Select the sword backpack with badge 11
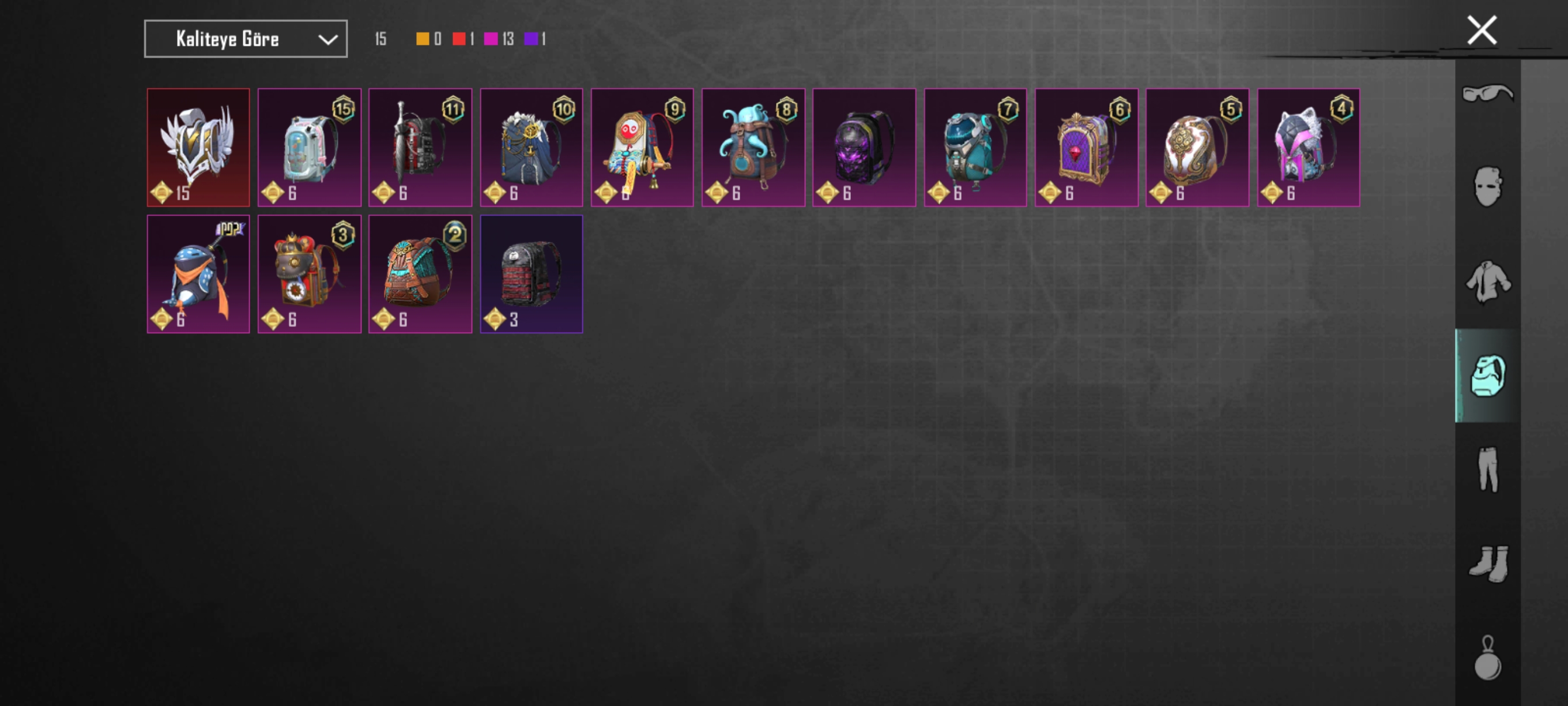Viewport: 1568px width, 706px height. [x=420, y=148]
